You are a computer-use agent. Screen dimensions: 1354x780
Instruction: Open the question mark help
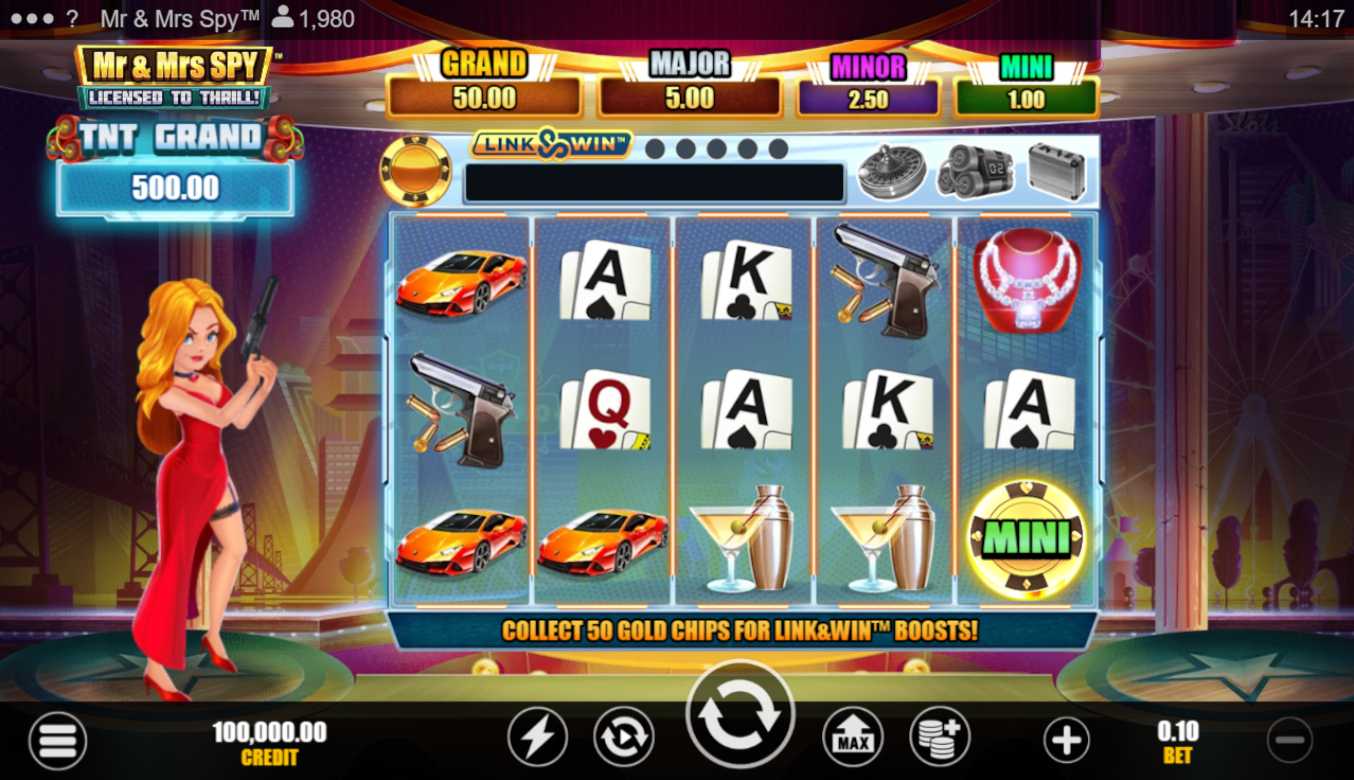[72, 19]
